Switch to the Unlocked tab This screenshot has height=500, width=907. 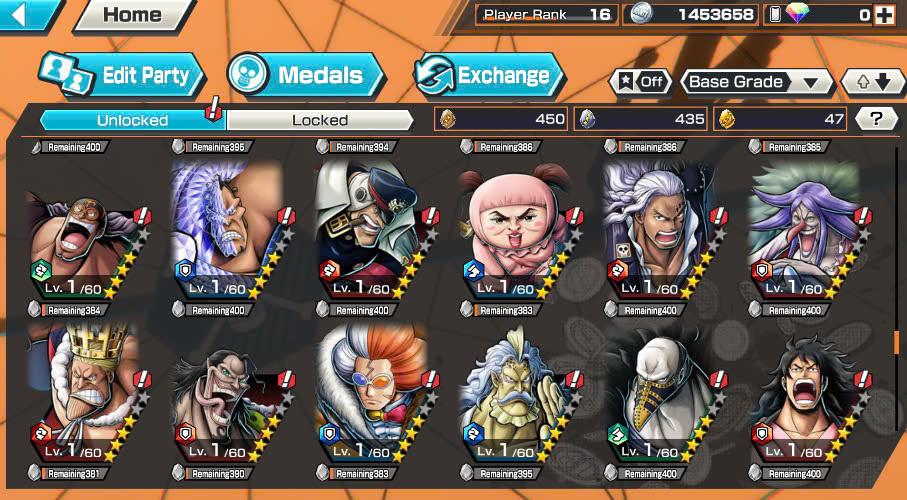132,120
